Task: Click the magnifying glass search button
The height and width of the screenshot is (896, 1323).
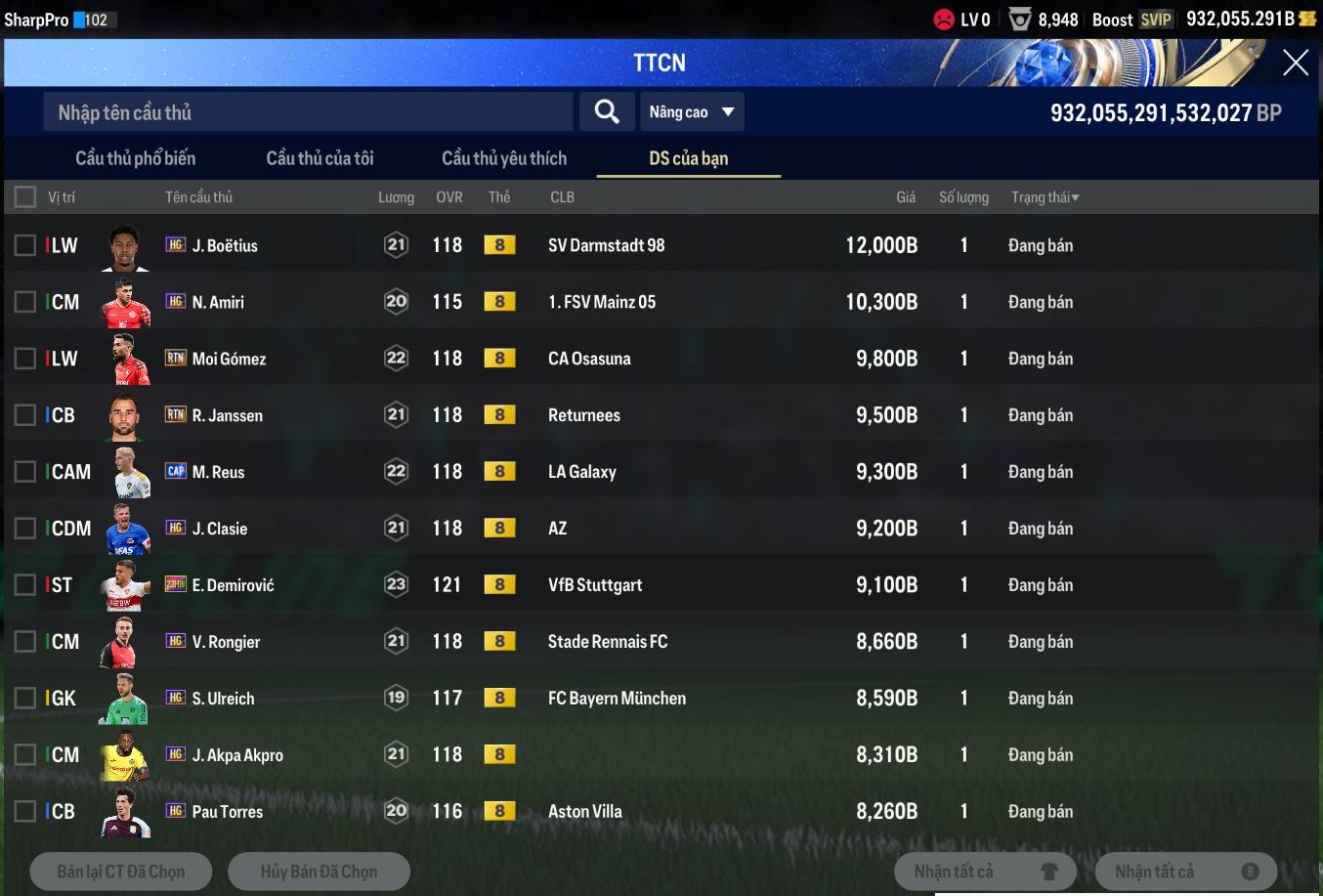Action: pyautogui.click(x=607, y=112)
